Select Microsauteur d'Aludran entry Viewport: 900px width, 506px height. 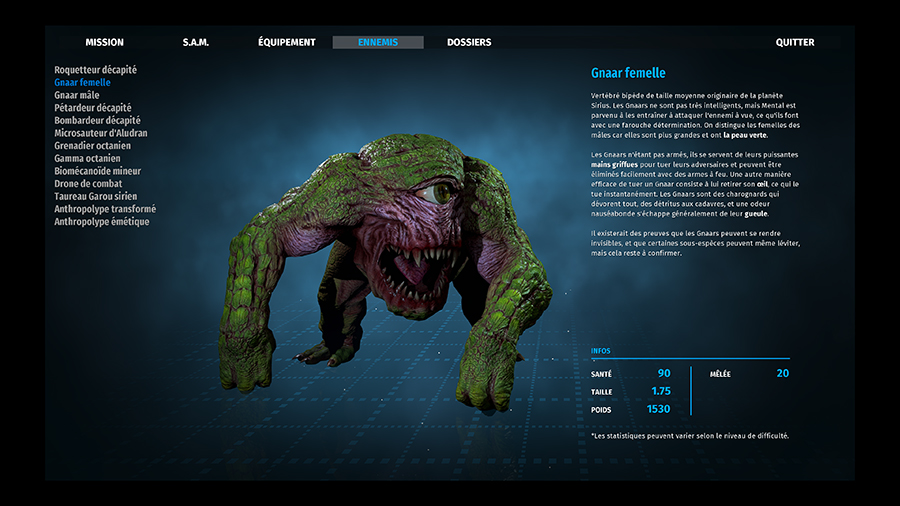tap(101, 133)
